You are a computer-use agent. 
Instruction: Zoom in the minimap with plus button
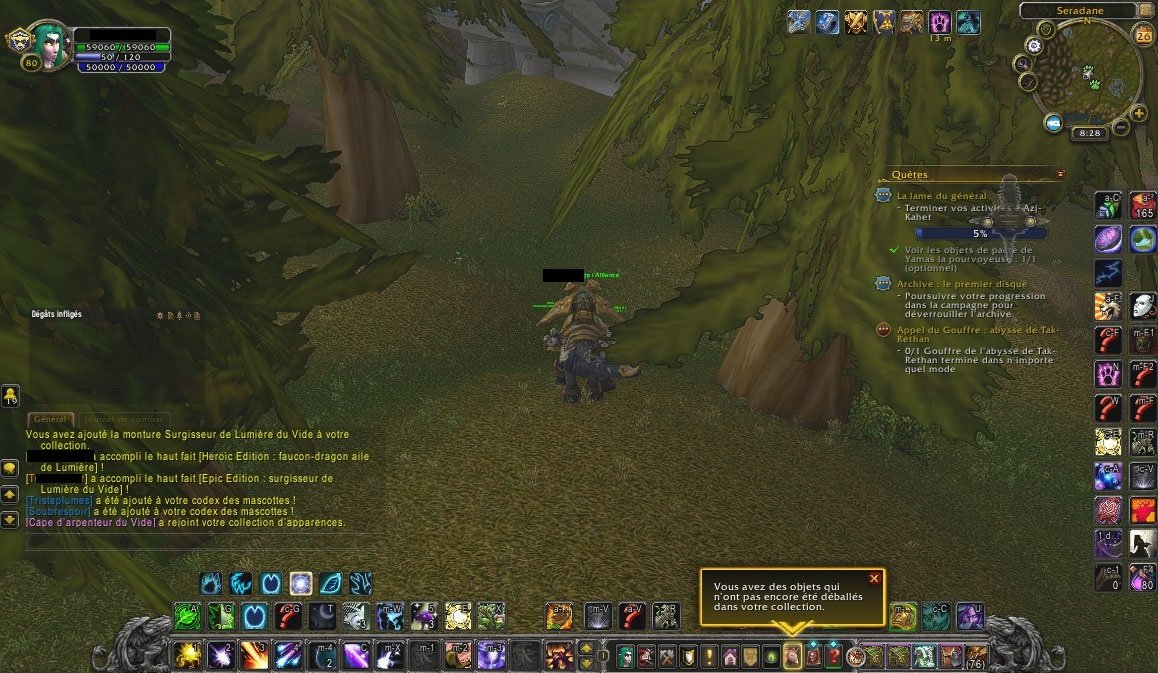point(1139,112)
